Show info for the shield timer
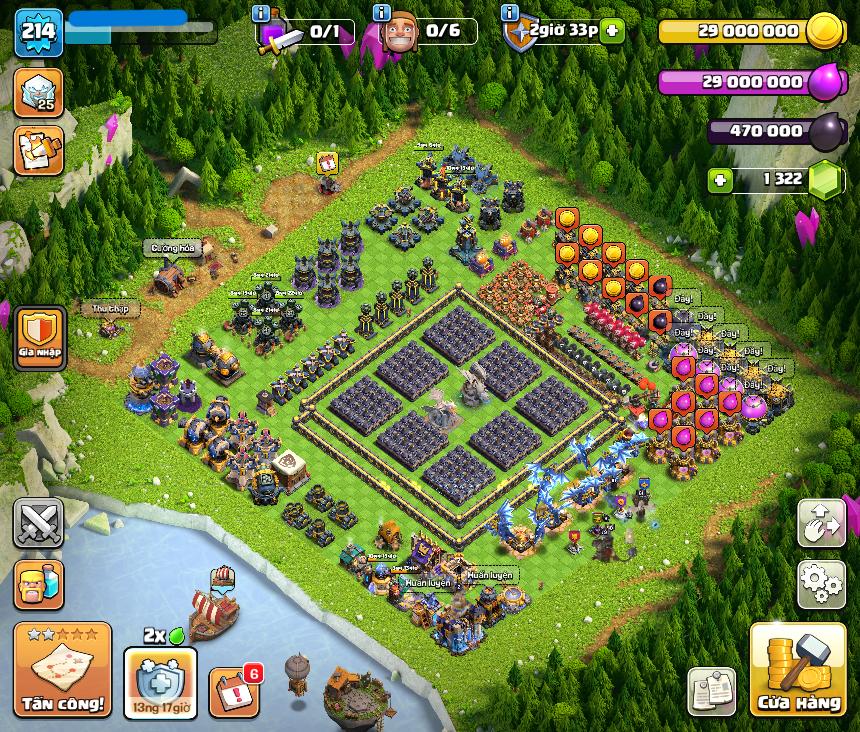 point(509,13)
